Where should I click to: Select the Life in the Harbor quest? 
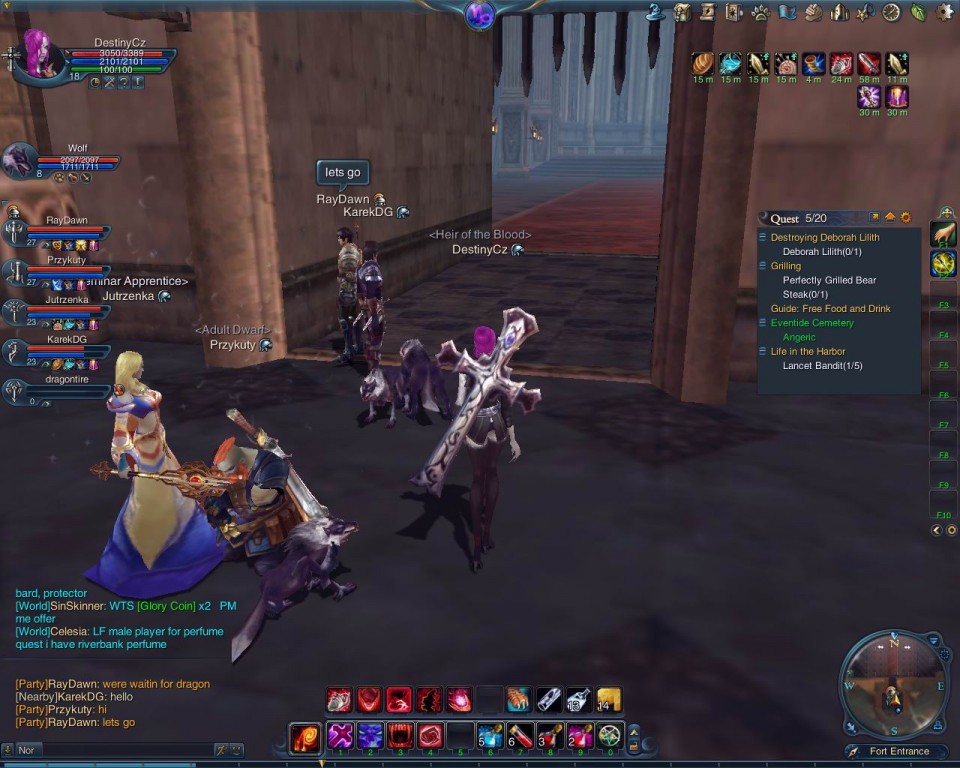(x=808, y=351)
